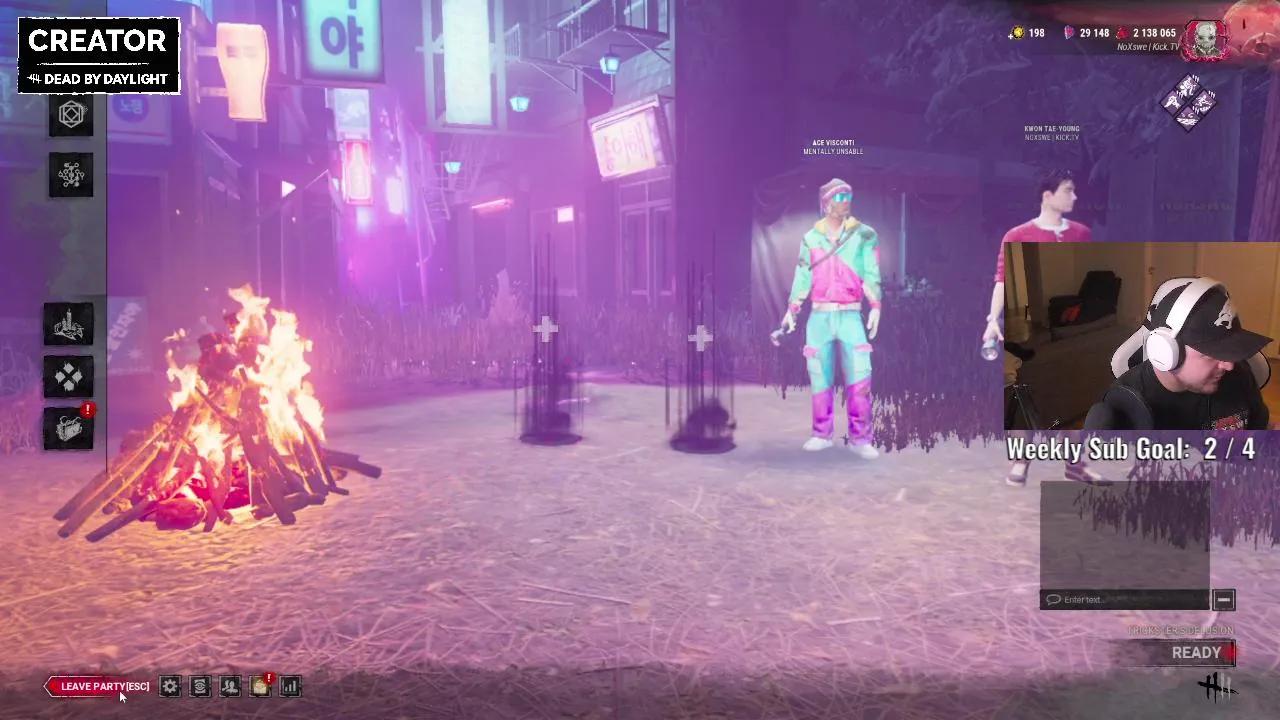View the player statistics bar-chart icon

pyautogui.click(x=290, y=686)
